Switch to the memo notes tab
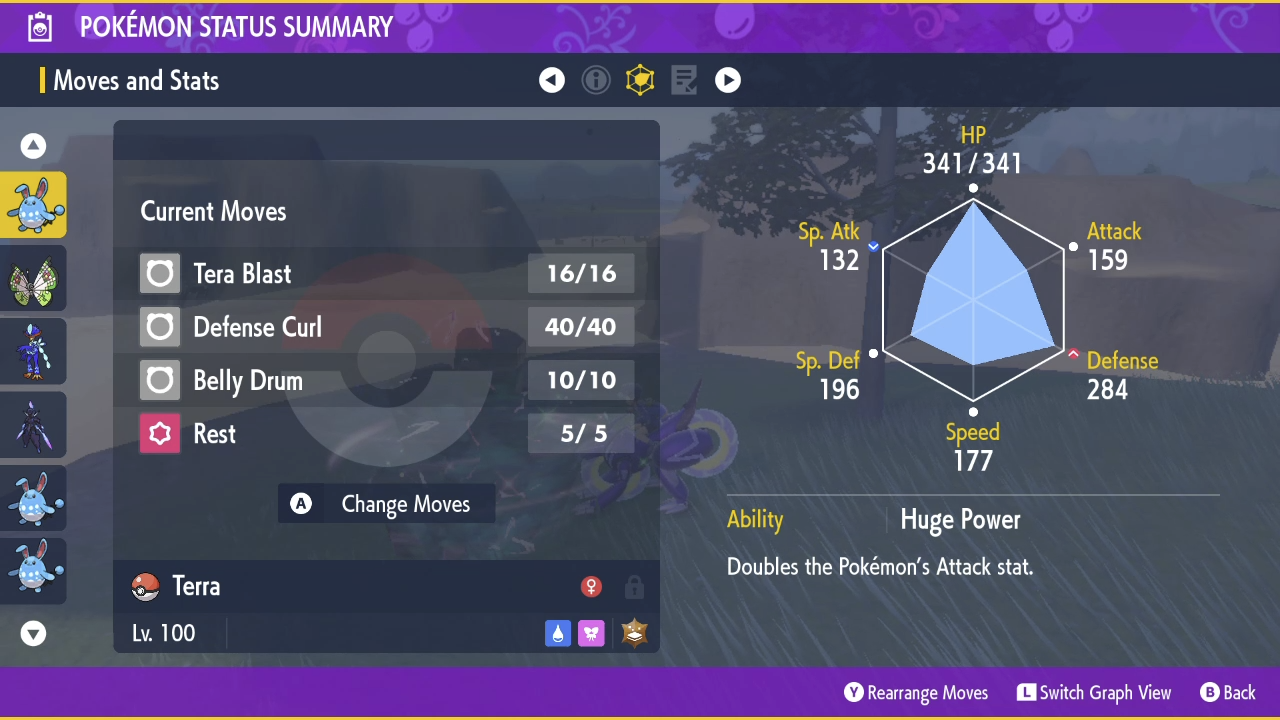Screen dimensions: 1280x720 click(x=684, y=80)
